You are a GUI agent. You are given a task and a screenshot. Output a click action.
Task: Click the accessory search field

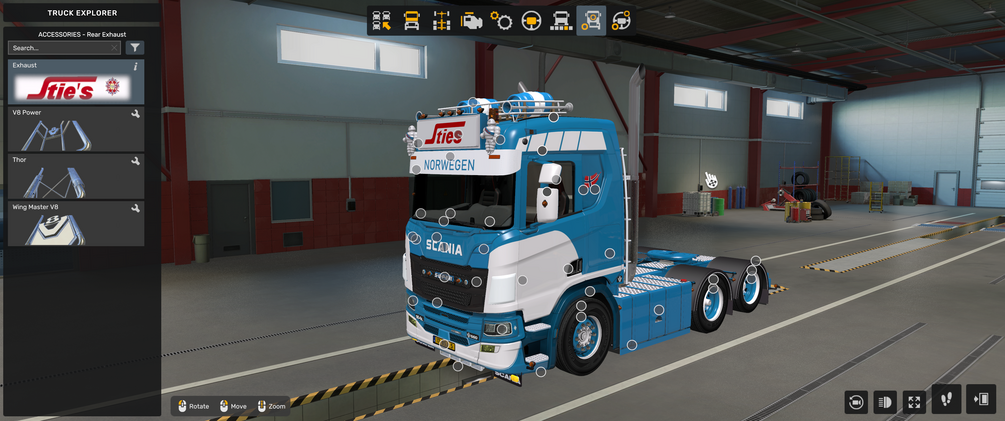60,48
